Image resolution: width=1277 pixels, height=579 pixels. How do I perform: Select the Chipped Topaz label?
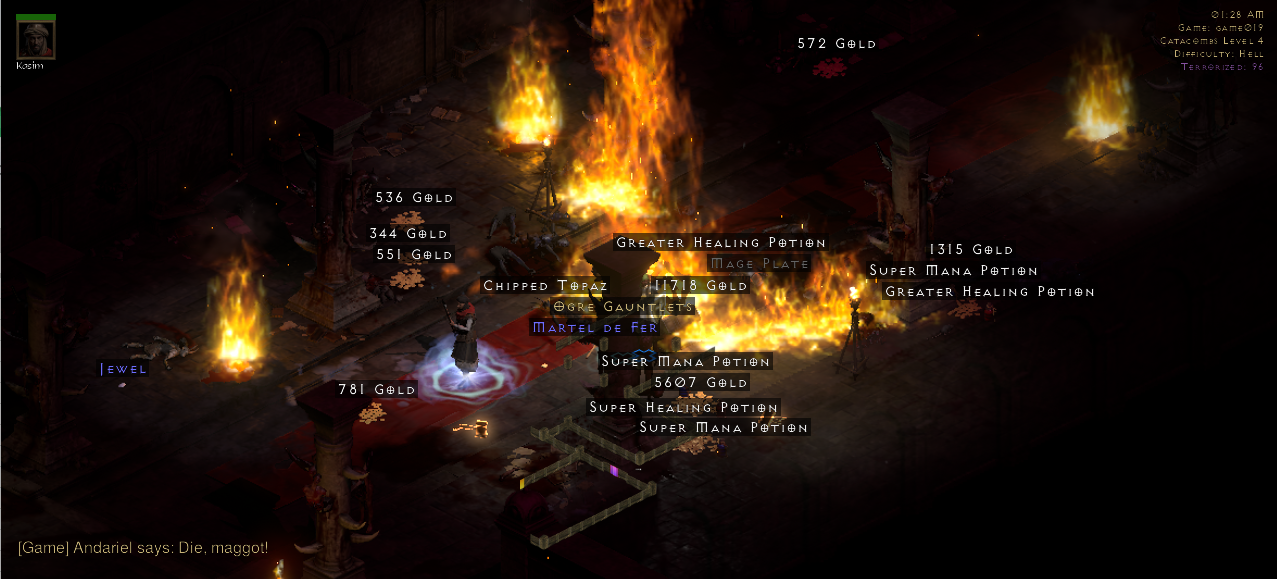click(545, 286)
